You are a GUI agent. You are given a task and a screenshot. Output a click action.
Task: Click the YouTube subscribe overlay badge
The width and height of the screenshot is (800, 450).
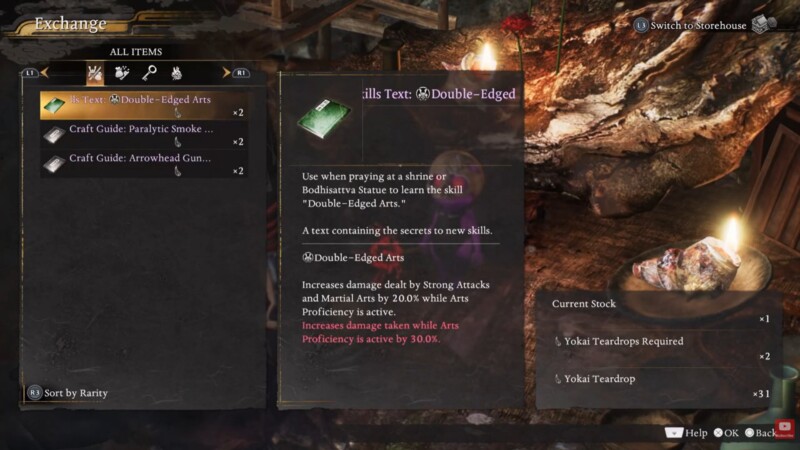[x=783, y=428]
